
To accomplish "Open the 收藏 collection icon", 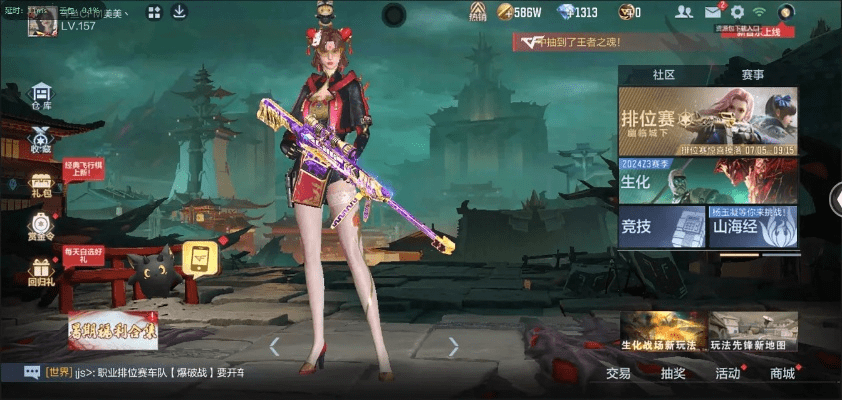I will [x=41, y=139].
